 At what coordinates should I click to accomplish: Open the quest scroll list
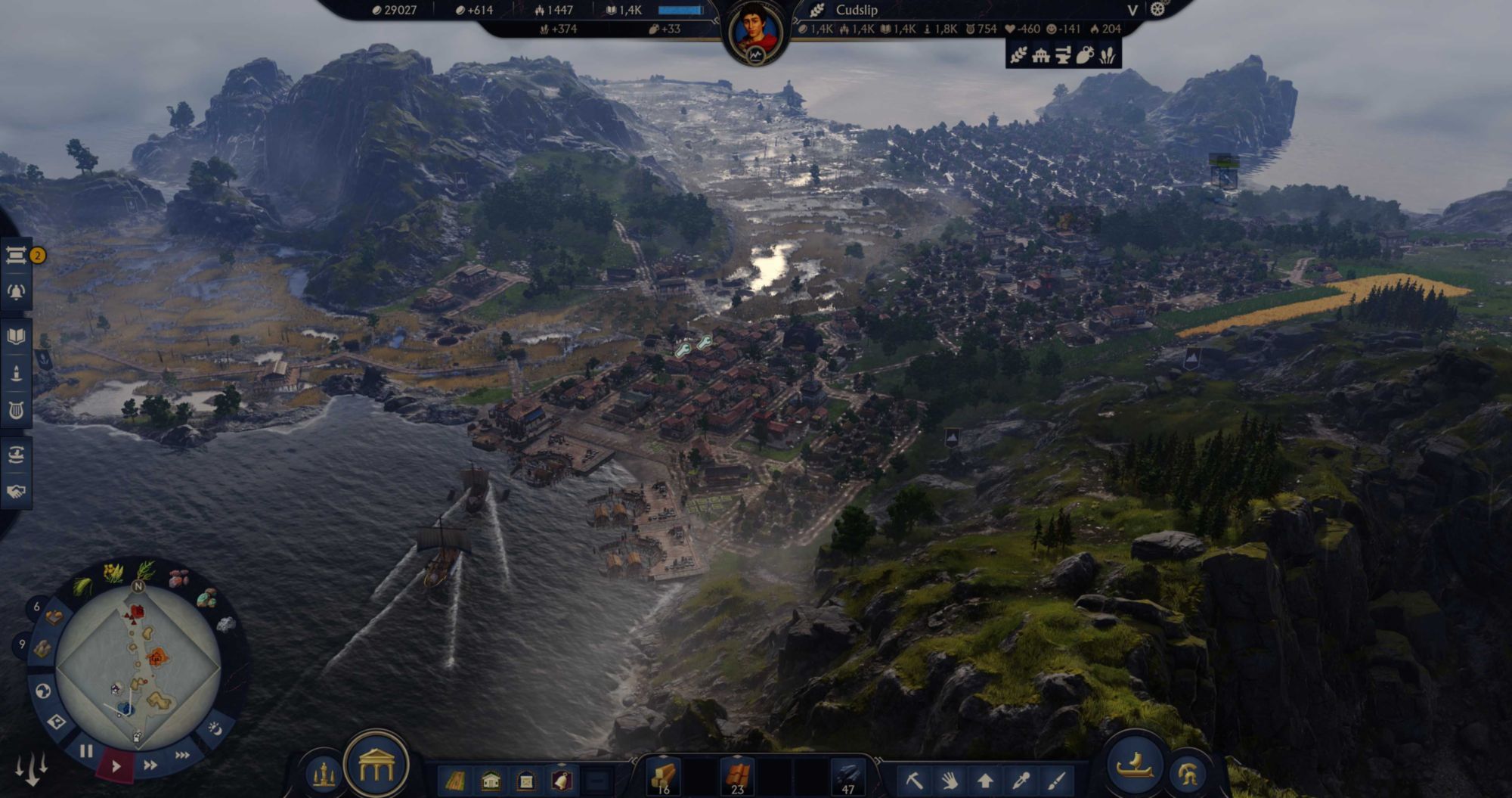click(x=16, y=255)
